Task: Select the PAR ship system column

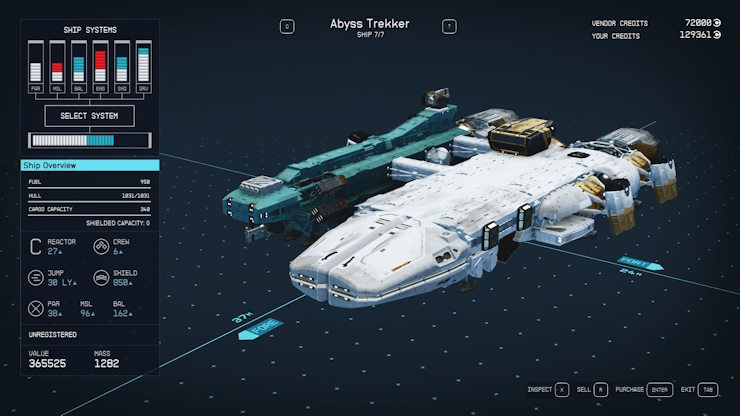Action: (x=36, y=66)
